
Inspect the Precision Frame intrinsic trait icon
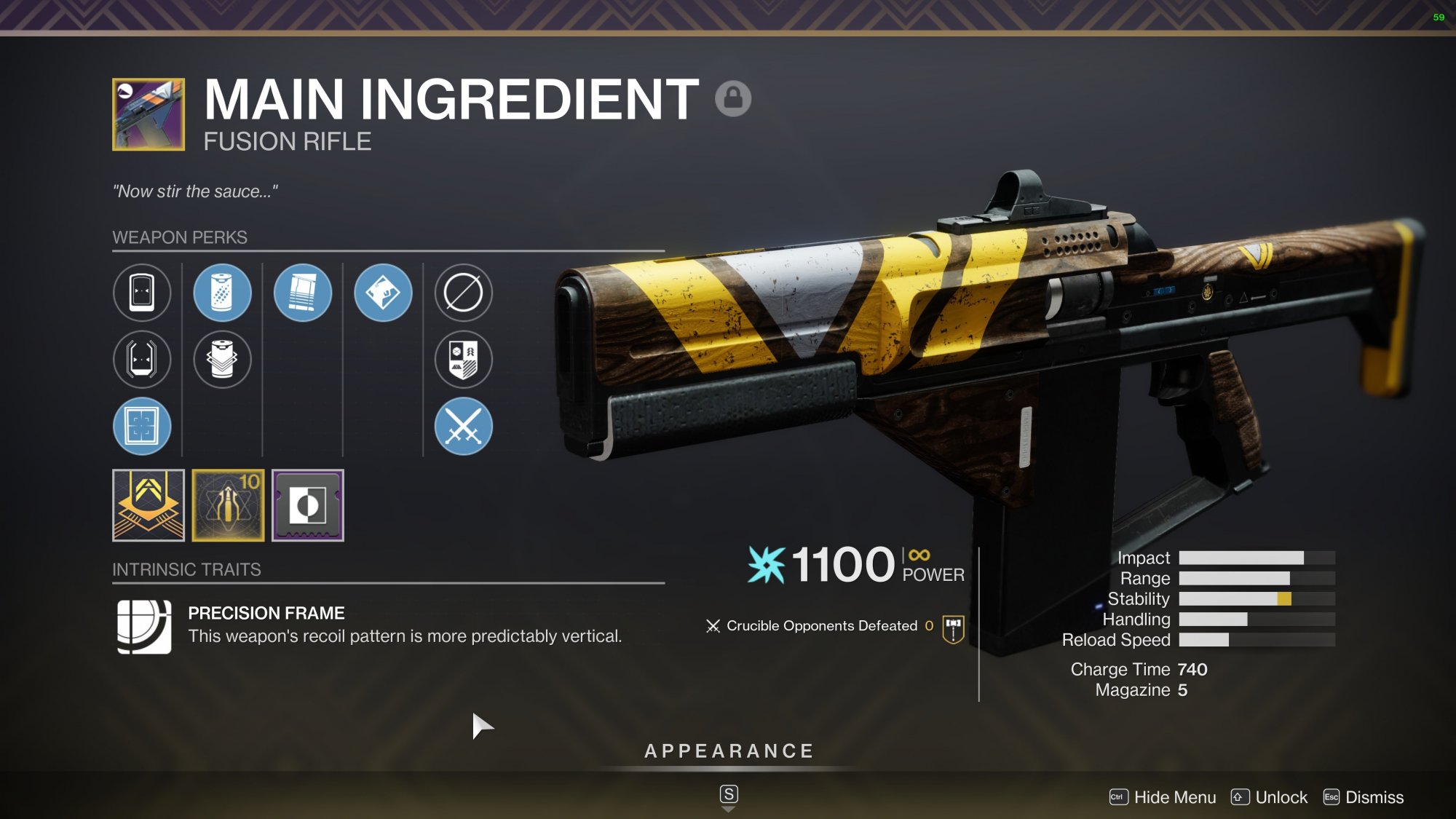coord(144,626)
